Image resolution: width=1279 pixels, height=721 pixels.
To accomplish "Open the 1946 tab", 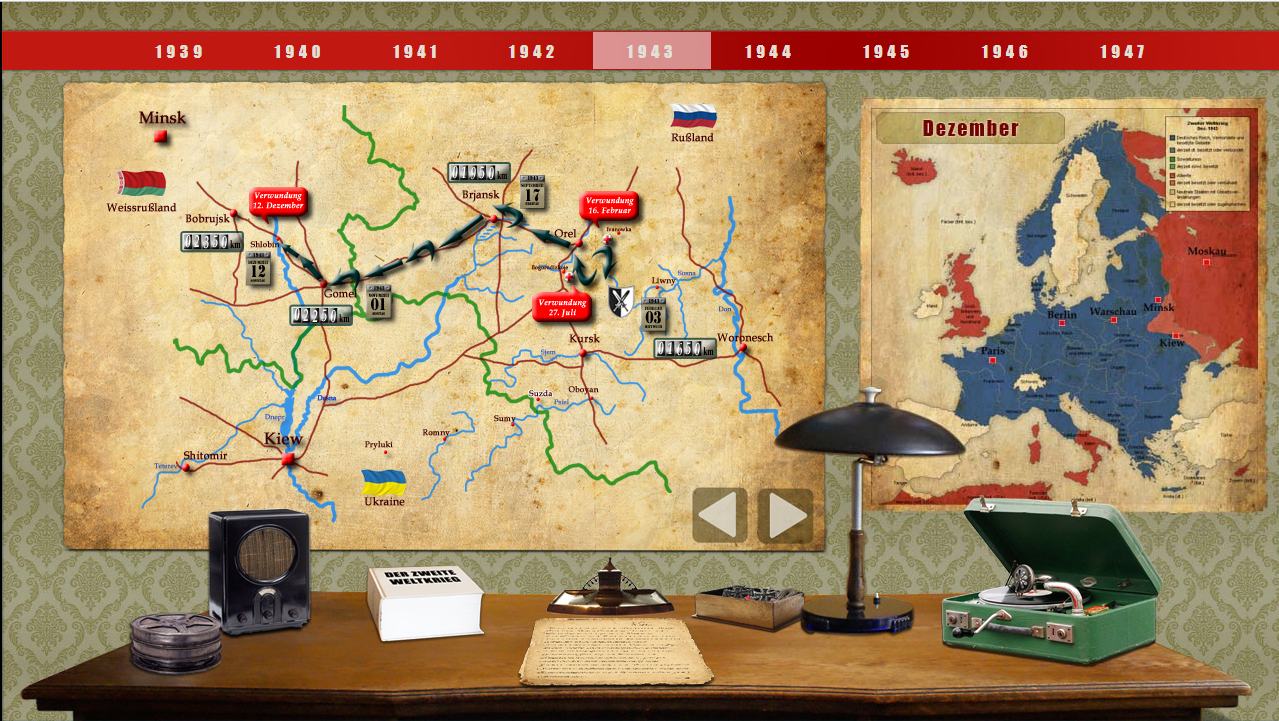I will tap(1005, 52).
